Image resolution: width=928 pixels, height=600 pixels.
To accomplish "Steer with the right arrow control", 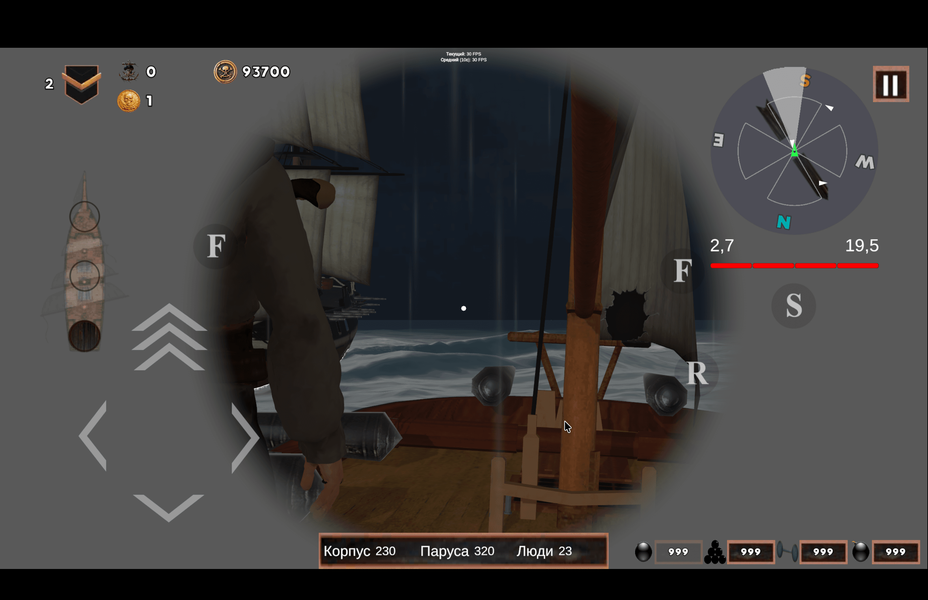I will click(x=244, y=436).
